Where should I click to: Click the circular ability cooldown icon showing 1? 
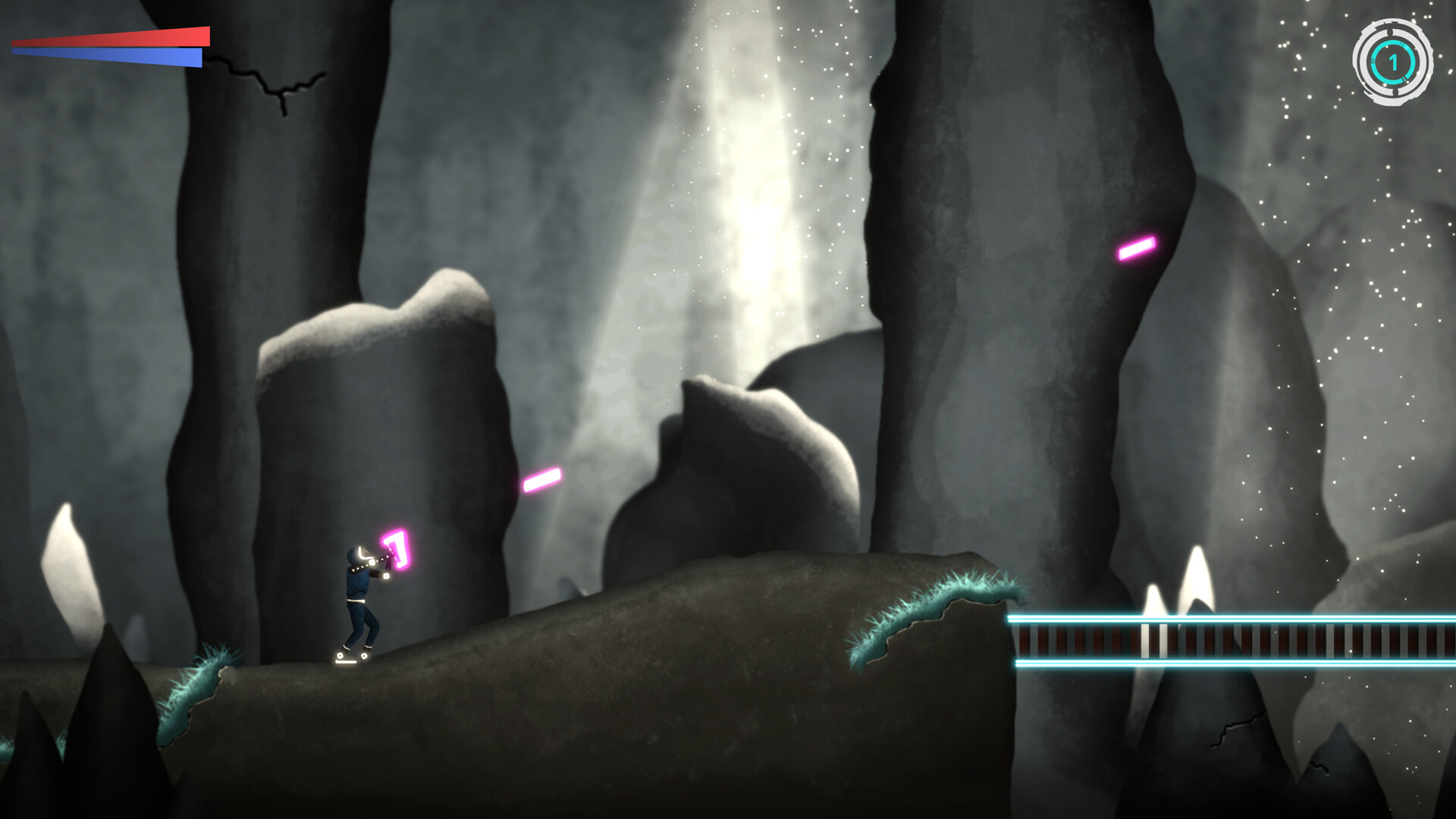(x=1394, y=62)
